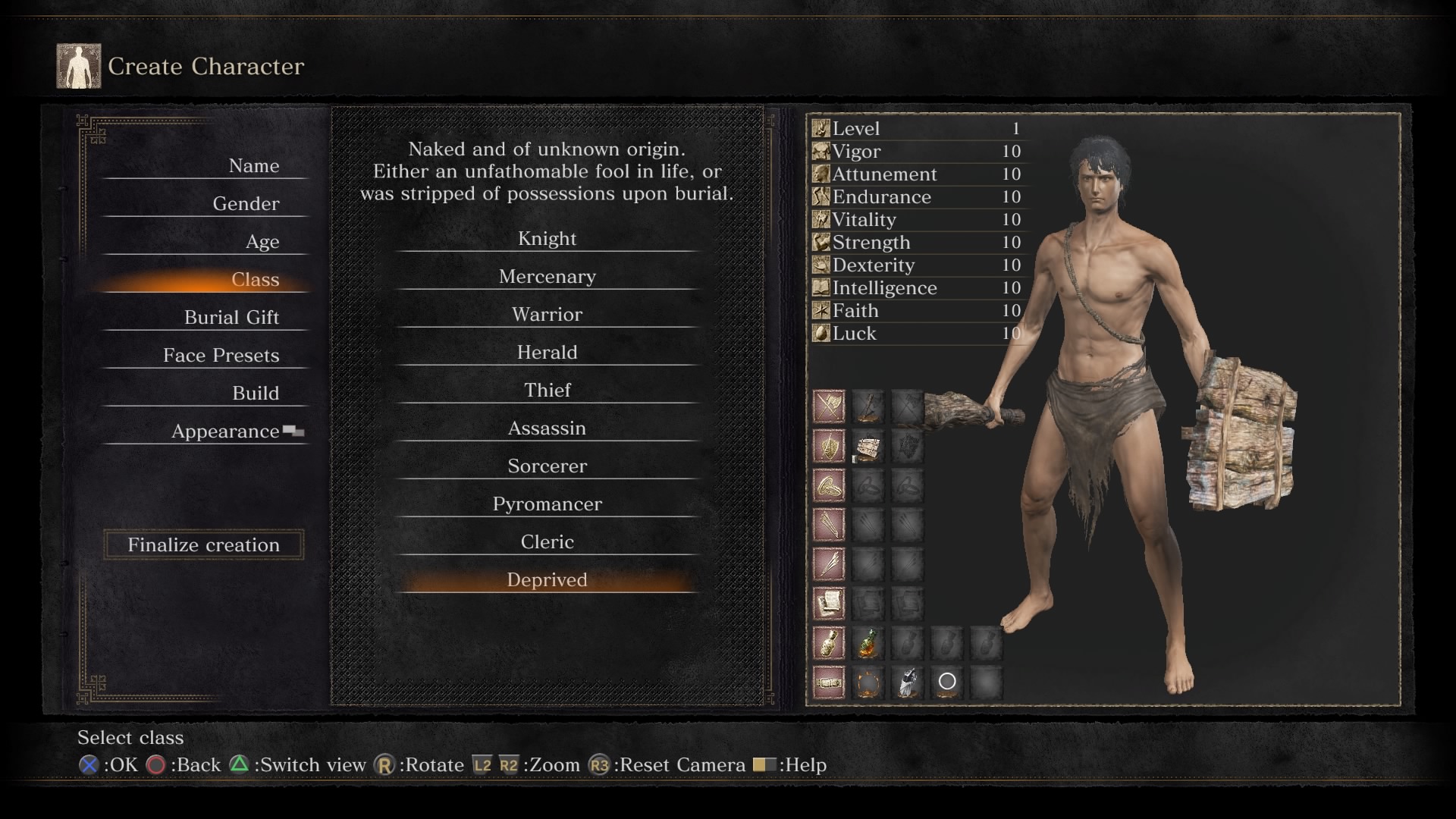1456x819 pixels.
Task: Go to Face Presets
Action: (x=221, y=356)
